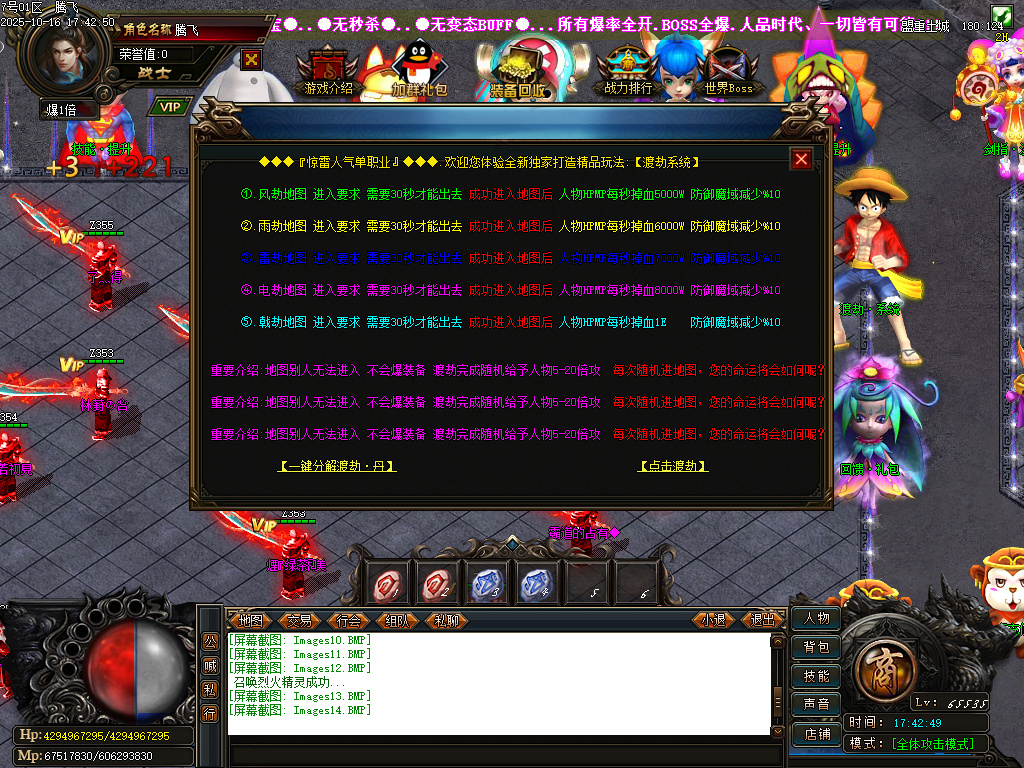Click the green VIP badge button
Viewport: 1024px width, 768px height.
pyautogui.click(x=171, y=107)
